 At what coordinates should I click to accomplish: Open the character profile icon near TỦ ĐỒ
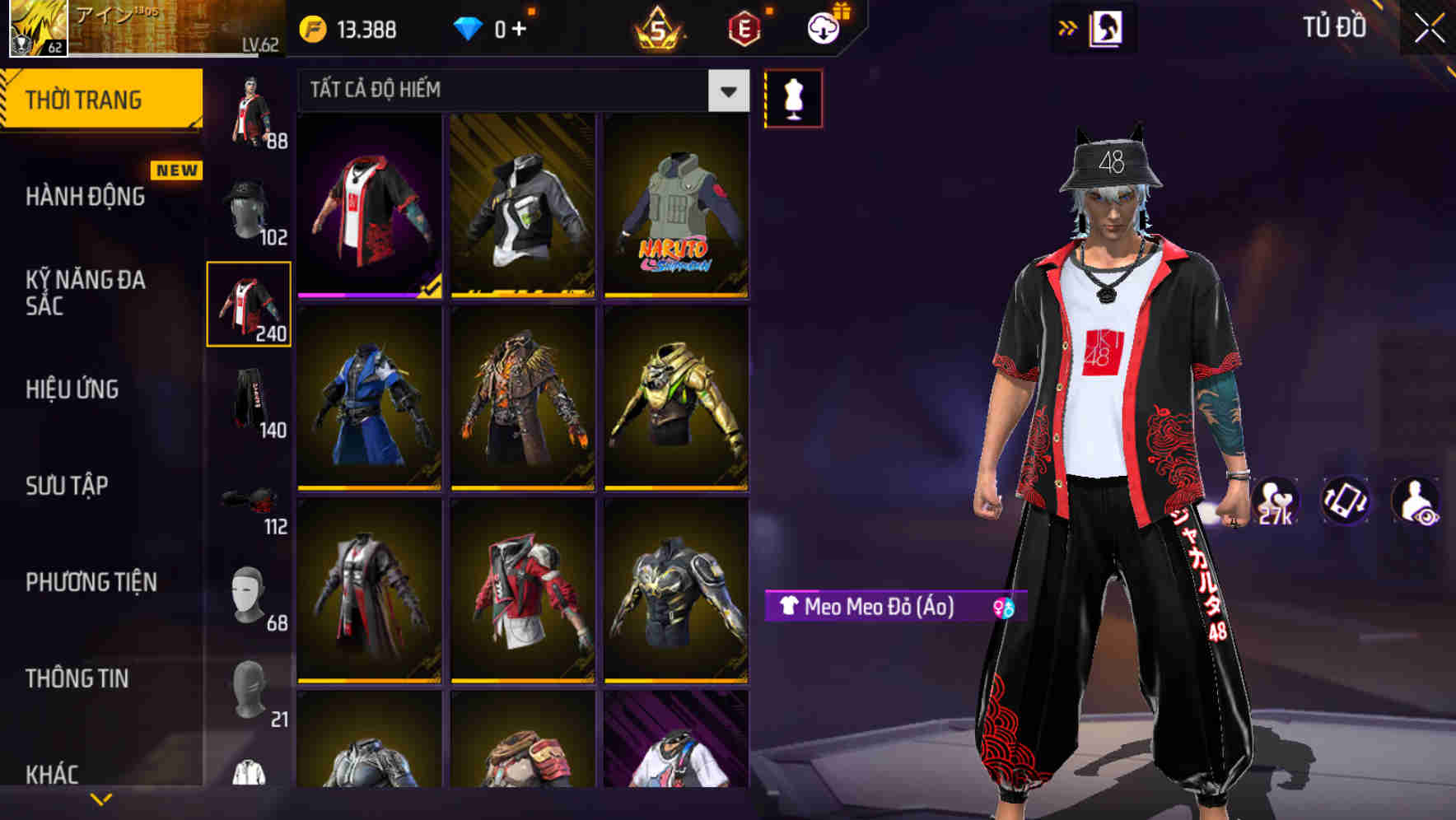tap(1108, 27)
